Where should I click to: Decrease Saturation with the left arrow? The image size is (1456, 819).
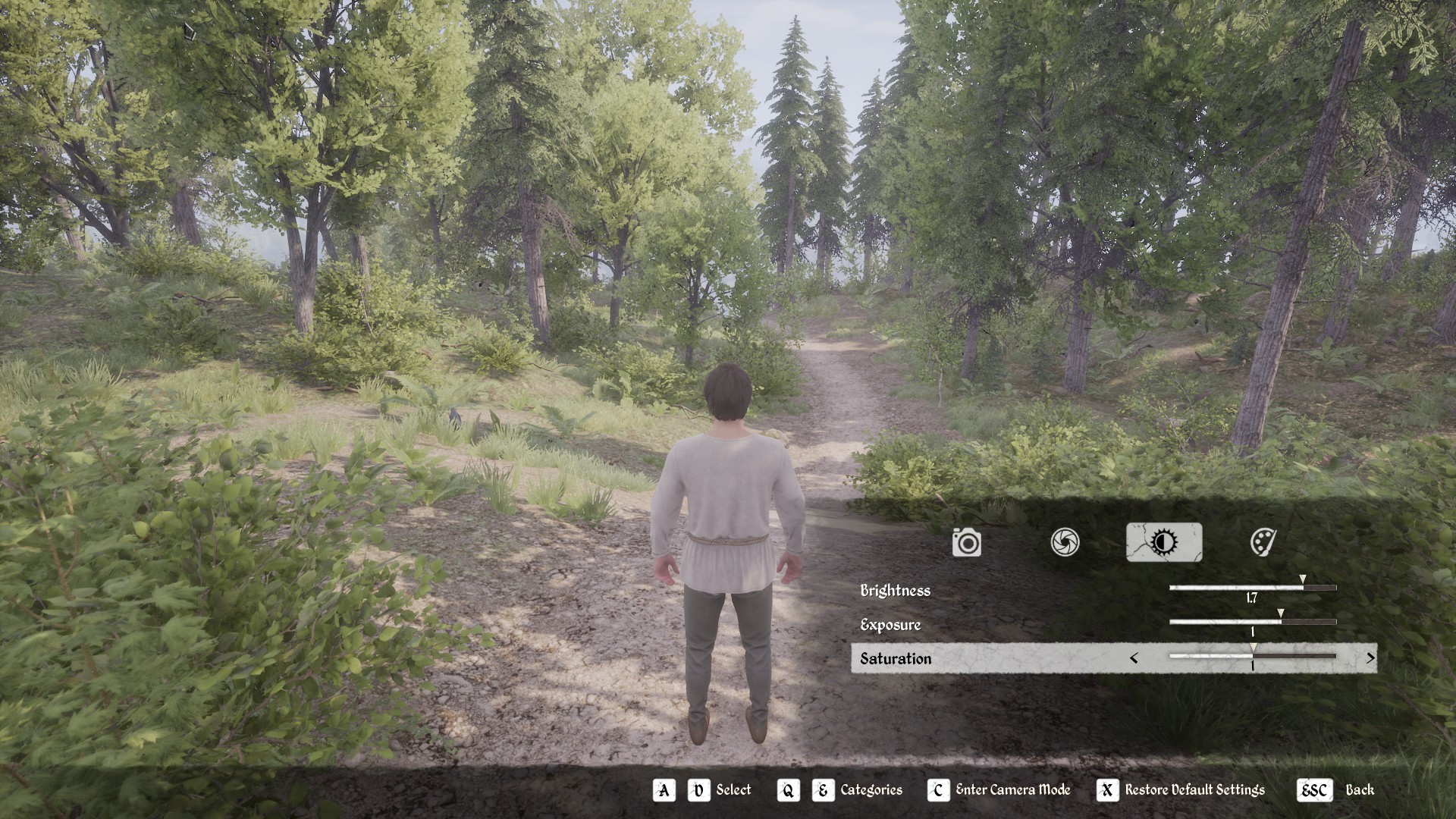tap(1134, 658)
